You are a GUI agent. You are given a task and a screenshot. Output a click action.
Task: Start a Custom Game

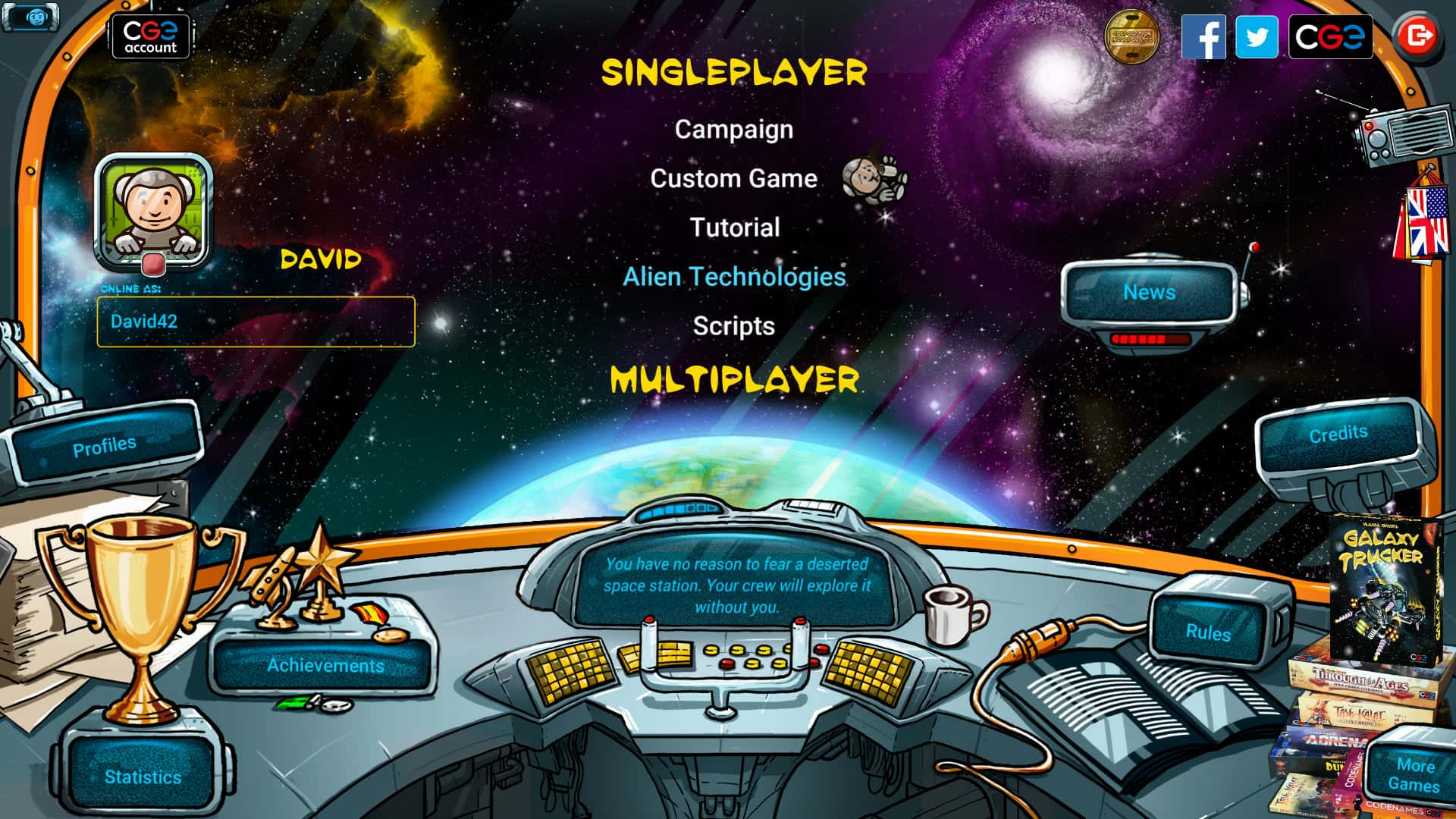(x=733, y=179)
